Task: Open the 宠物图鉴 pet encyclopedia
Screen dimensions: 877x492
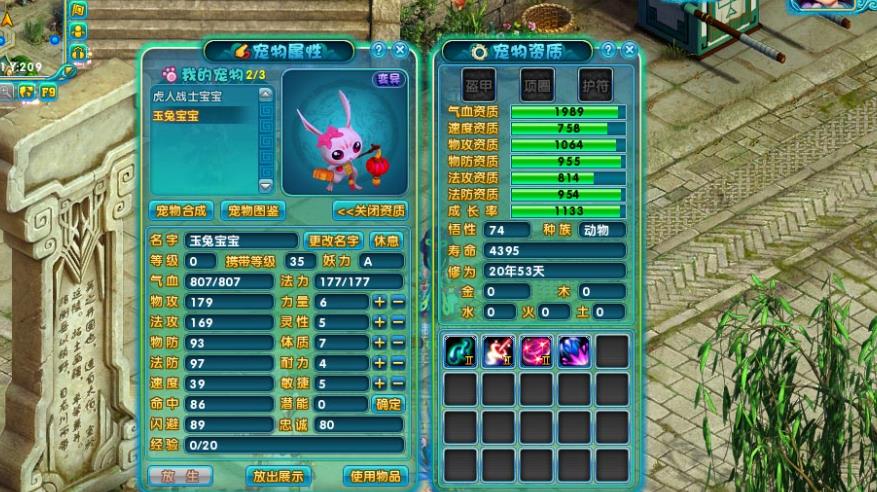Action: (251, 210)
